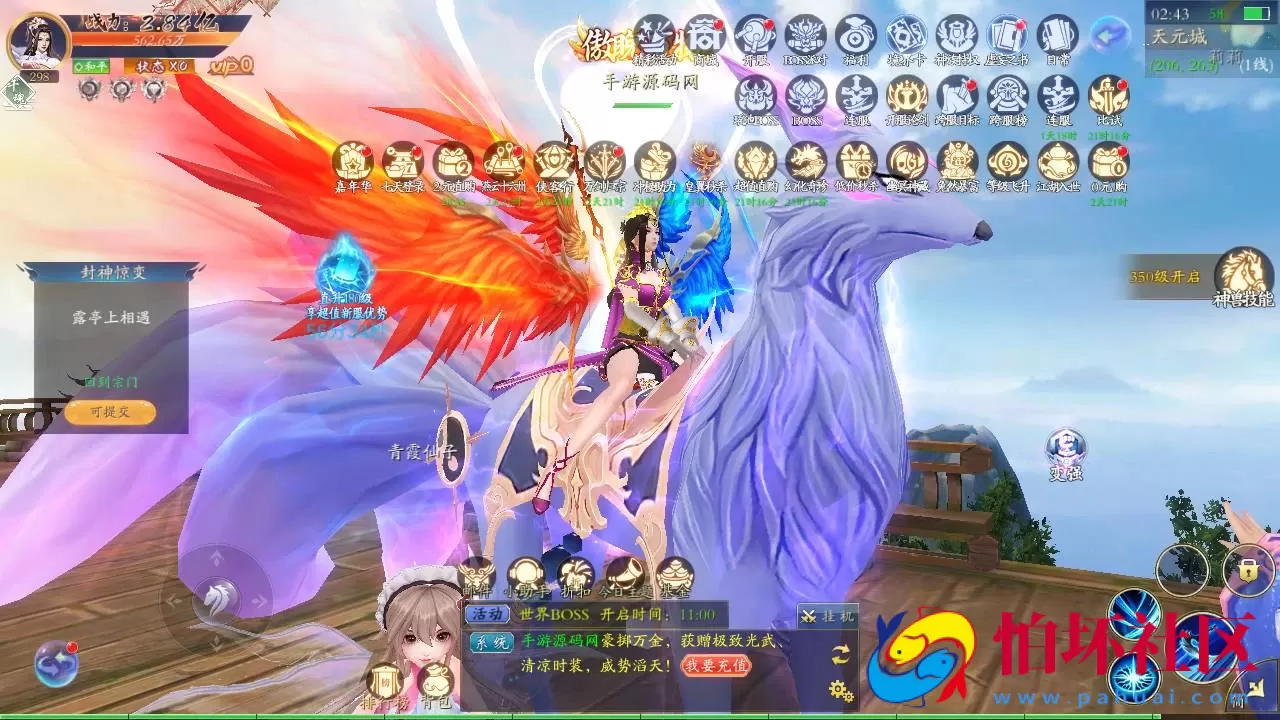Toggle the 状态 XO status switch
The image size is (1280, 720).
tap(160, 66)
